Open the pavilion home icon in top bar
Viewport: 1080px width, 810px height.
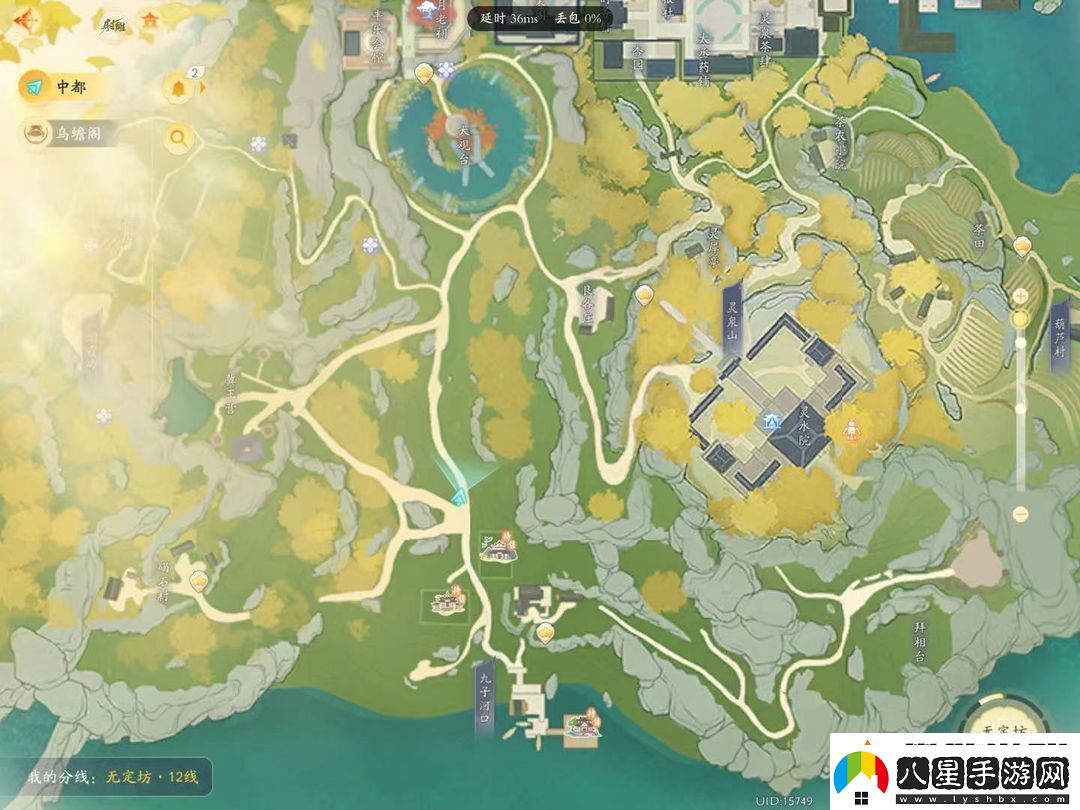coord(150,20)
